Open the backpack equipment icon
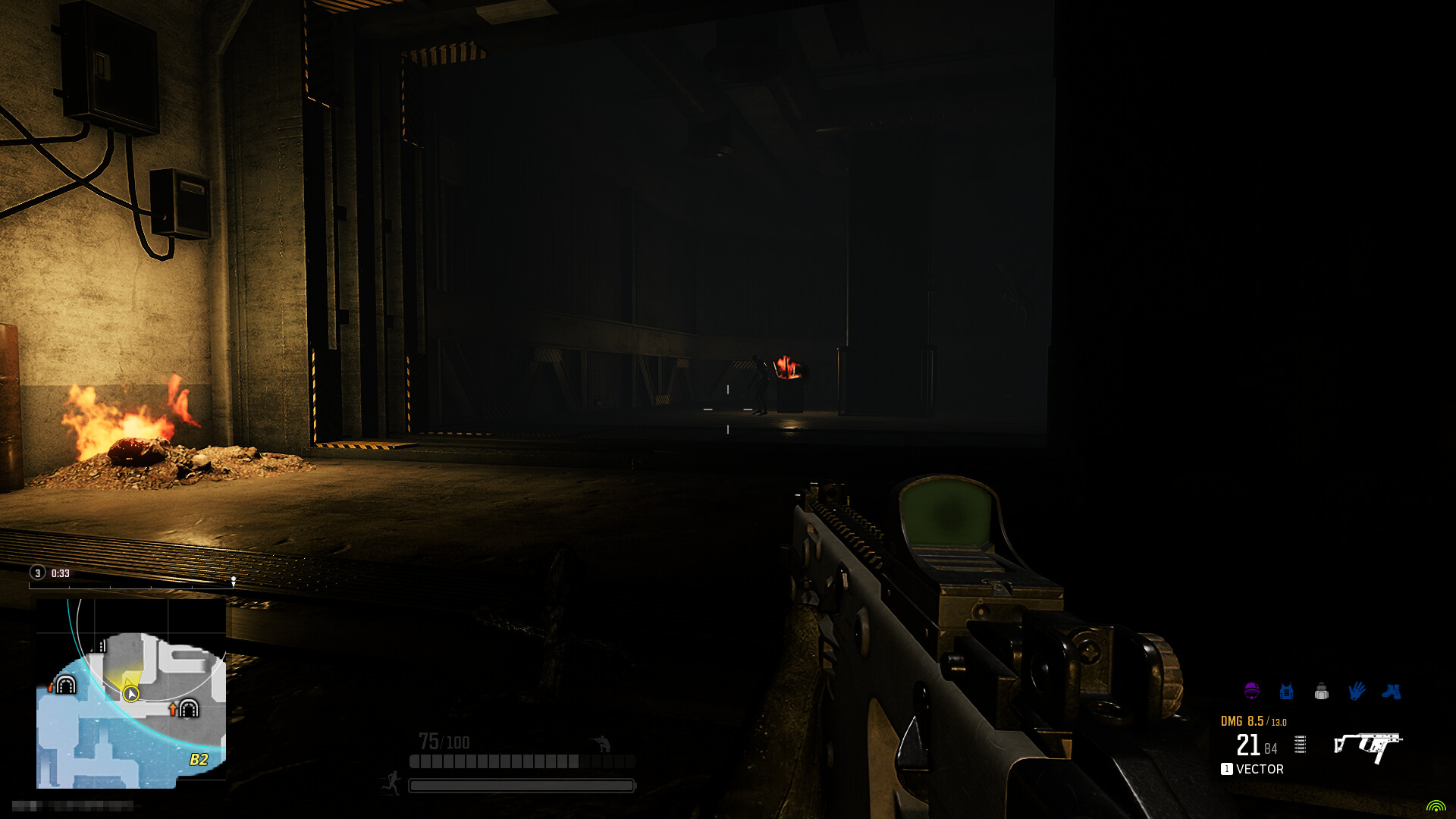The height and width of the screenshot is (819, 1456). [1322, 691]
